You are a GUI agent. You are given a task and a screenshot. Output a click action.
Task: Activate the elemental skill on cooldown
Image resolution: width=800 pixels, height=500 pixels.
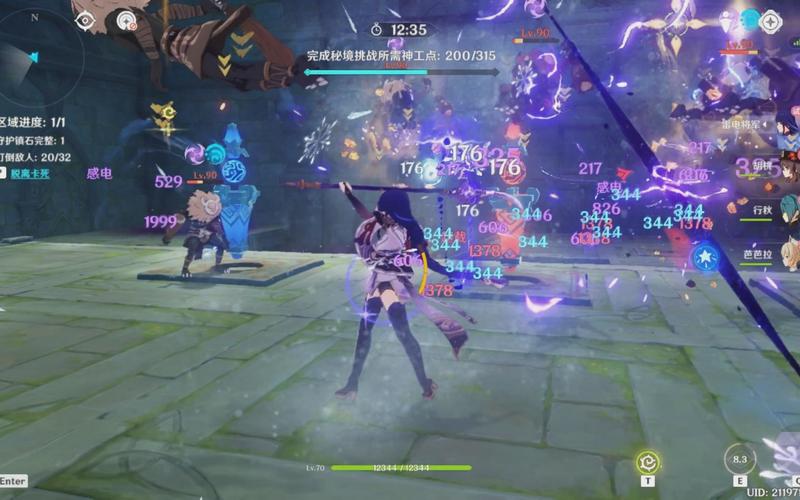[x=740, y=460]
